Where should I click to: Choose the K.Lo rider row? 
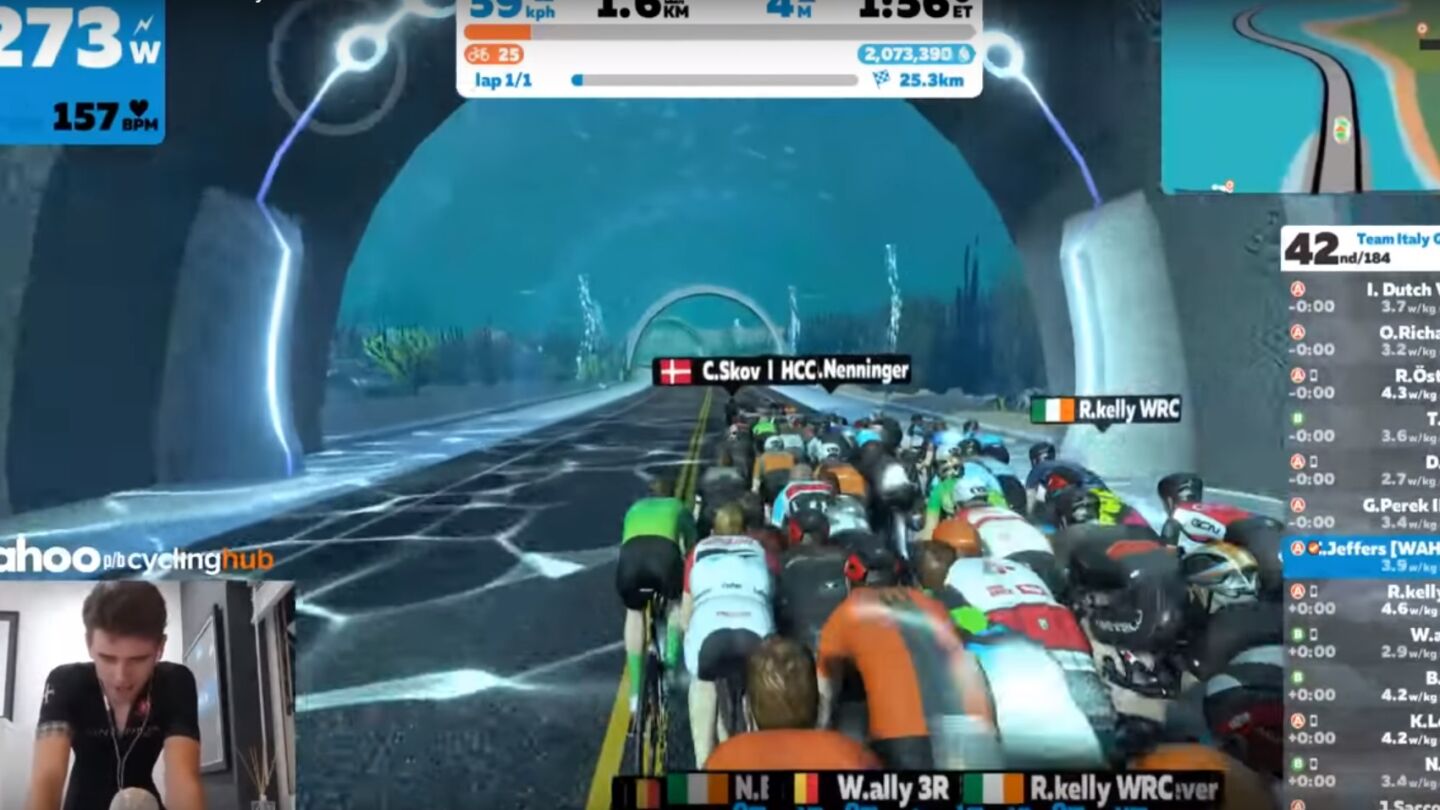[1362, 729]
